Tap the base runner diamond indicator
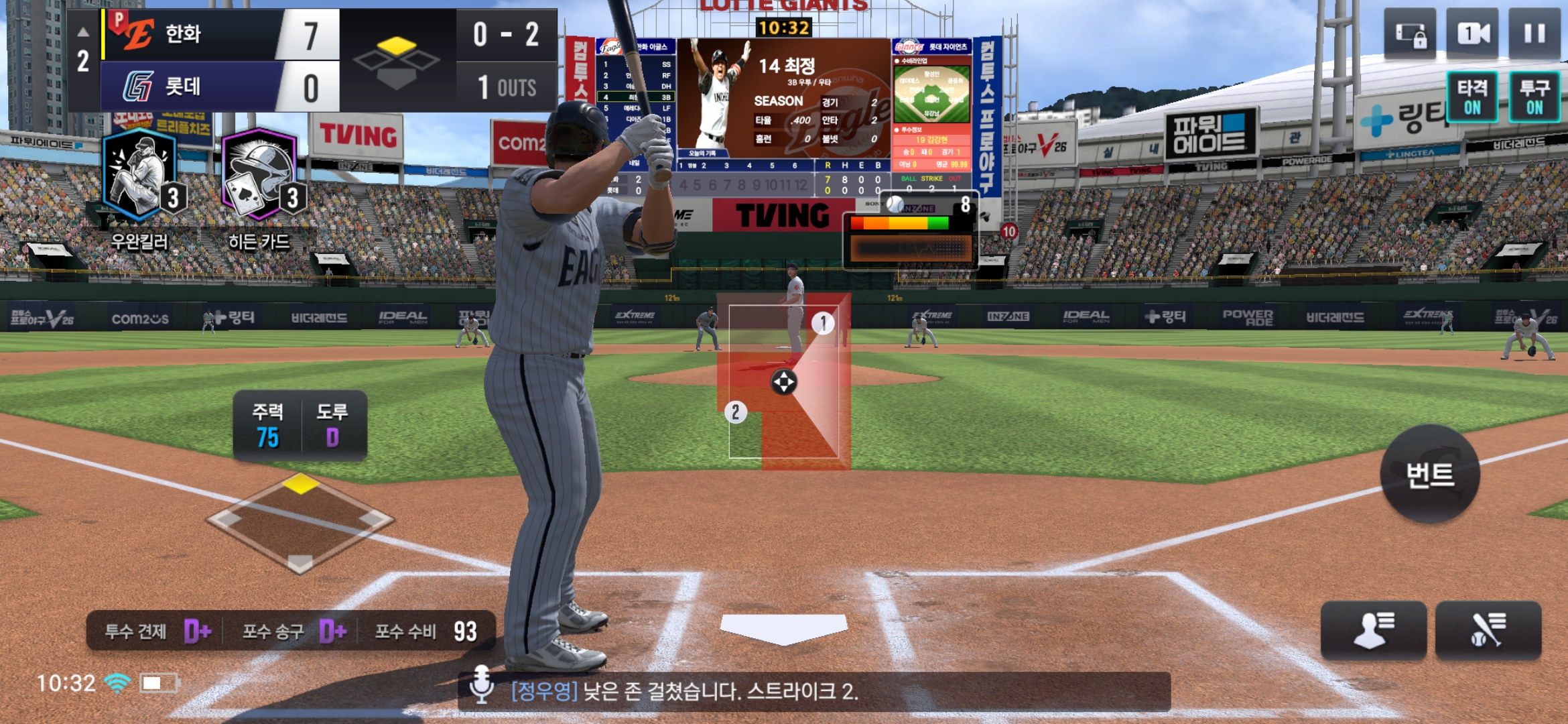Screen dimensions: 1568x724 300,522
